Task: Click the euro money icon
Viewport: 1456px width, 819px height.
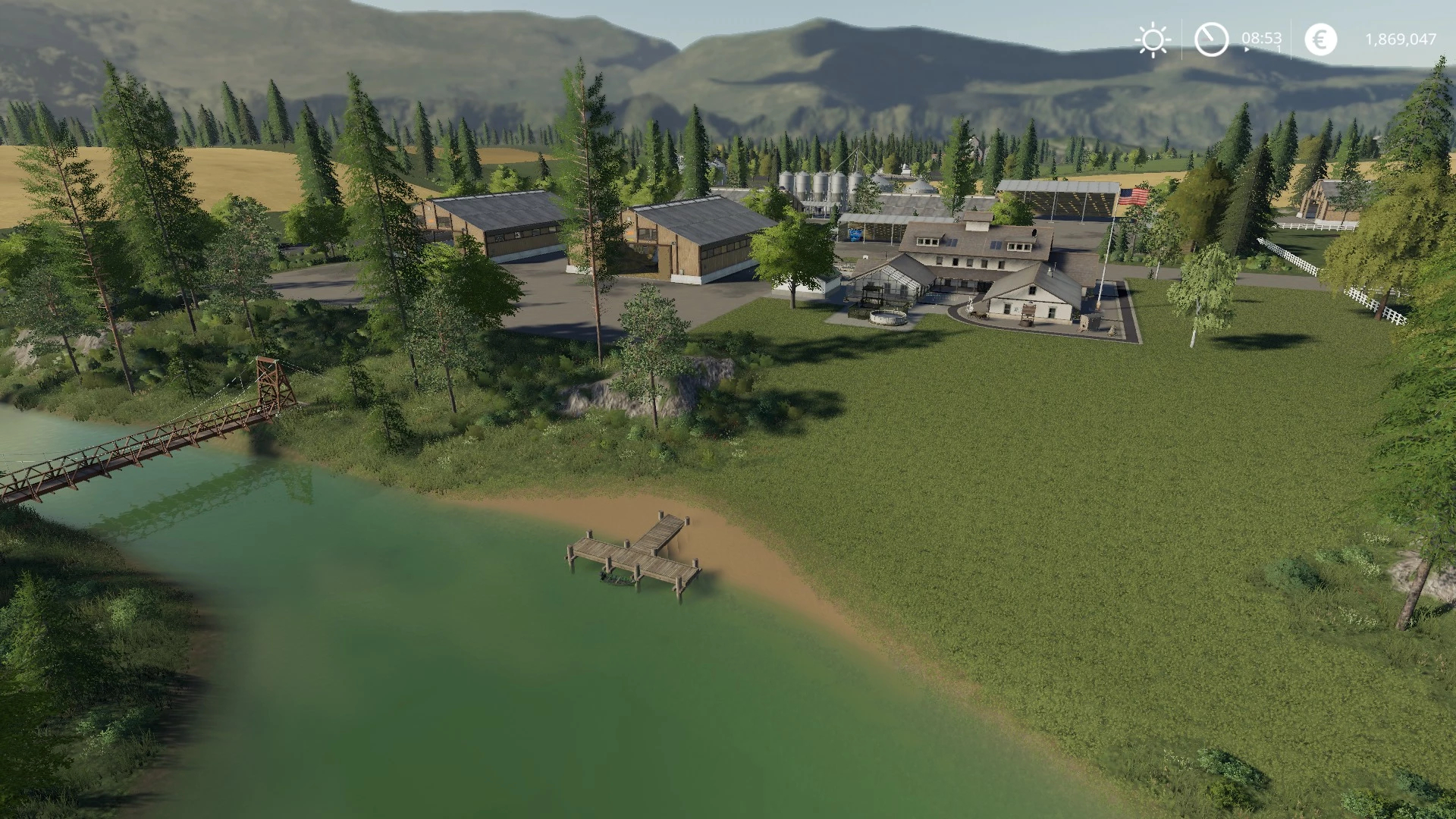Action: tap(1320, 39)
